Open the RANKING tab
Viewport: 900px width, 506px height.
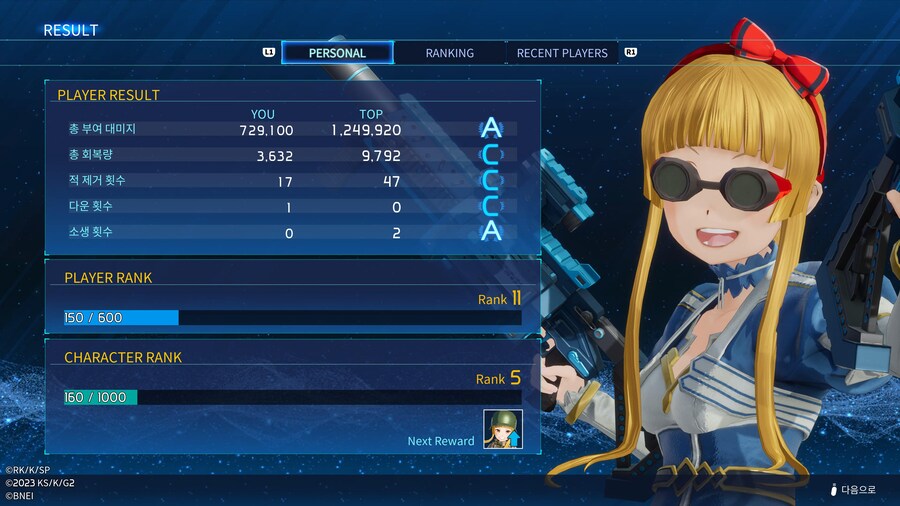click(x=449, y=53)
